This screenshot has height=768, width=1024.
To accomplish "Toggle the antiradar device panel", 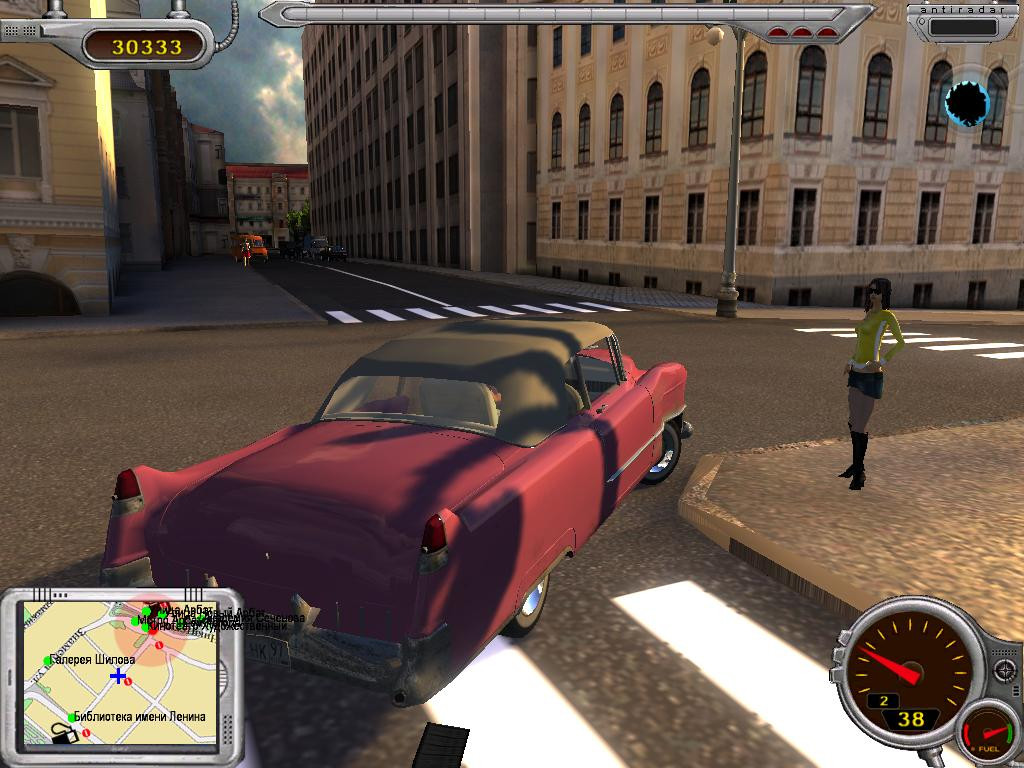I will tap(963, 22).
